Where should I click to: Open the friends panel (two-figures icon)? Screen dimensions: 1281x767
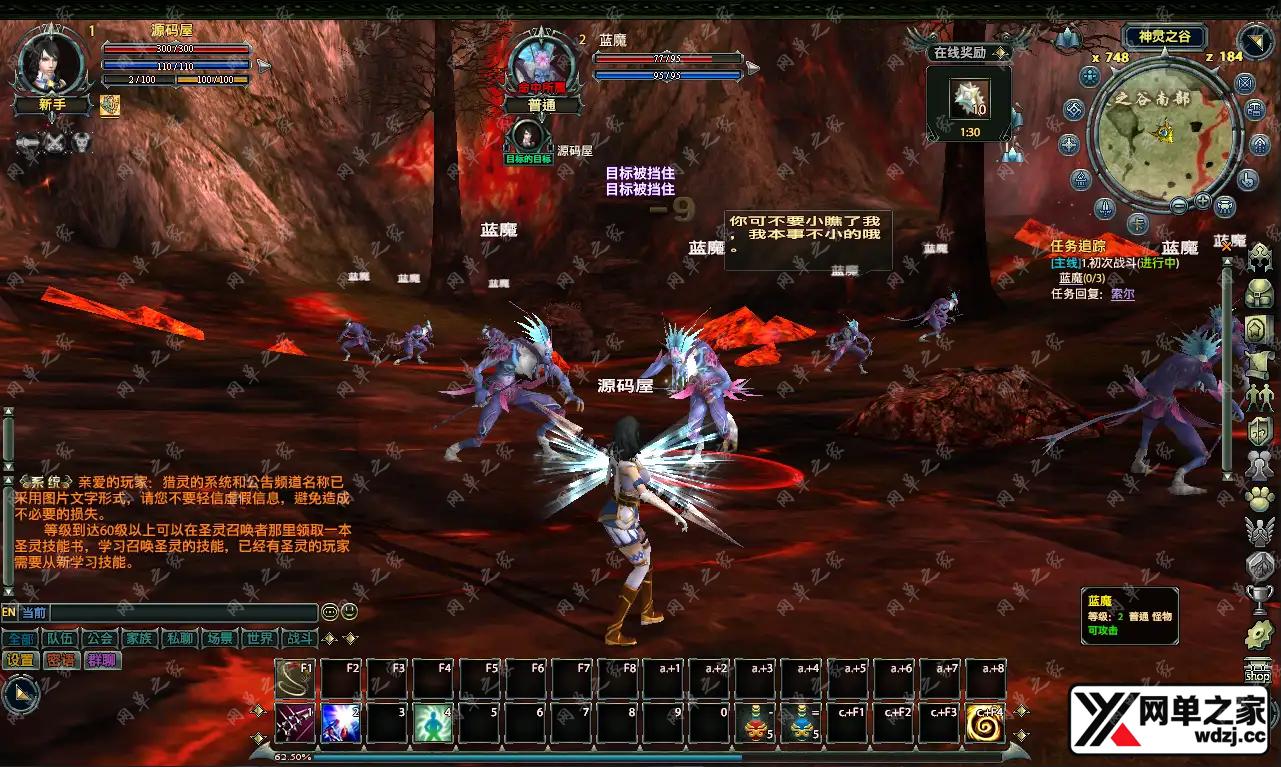coord(1260,397)
